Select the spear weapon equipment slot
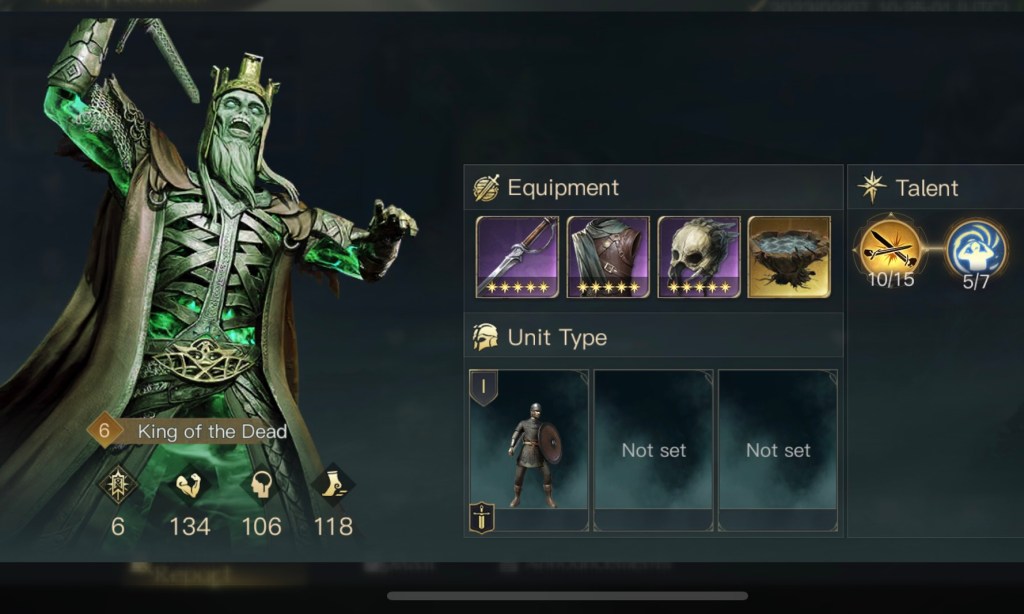This screenshot has height=614, width=1024. click(516, 257)
